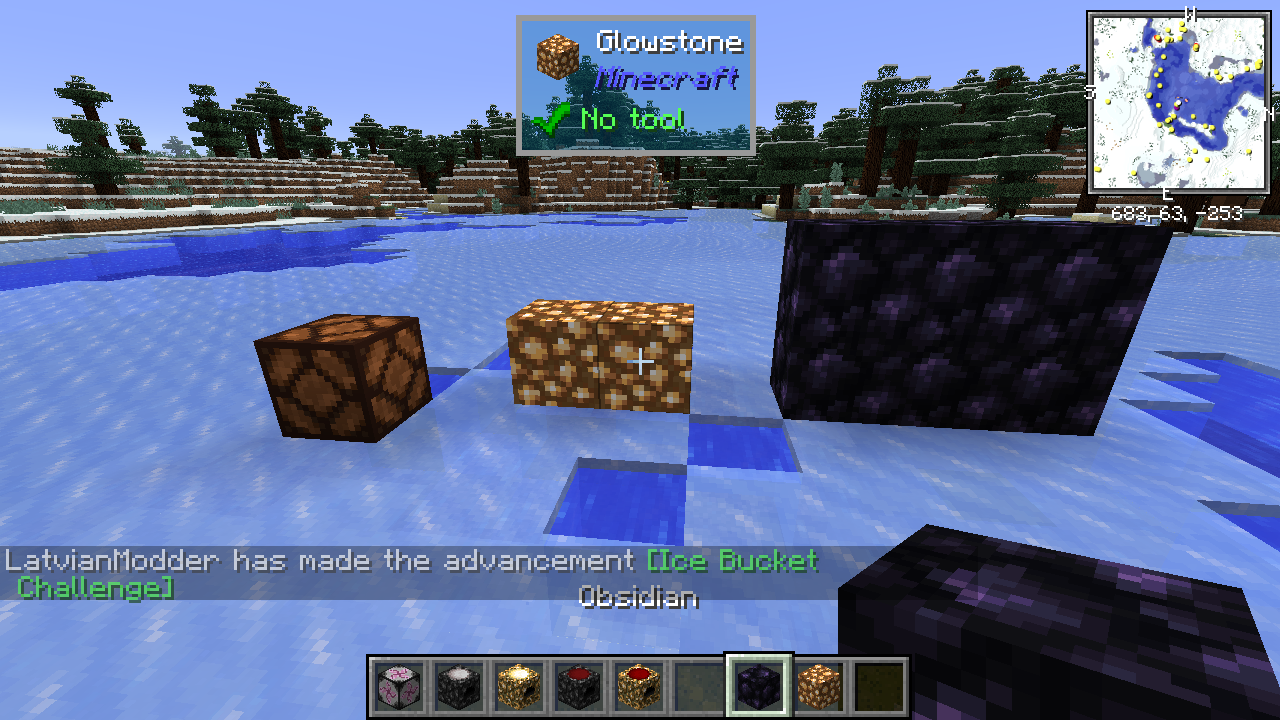Select the dark block with white top
The height and width of the screenshot is (720, 1280).
[459, 687]
